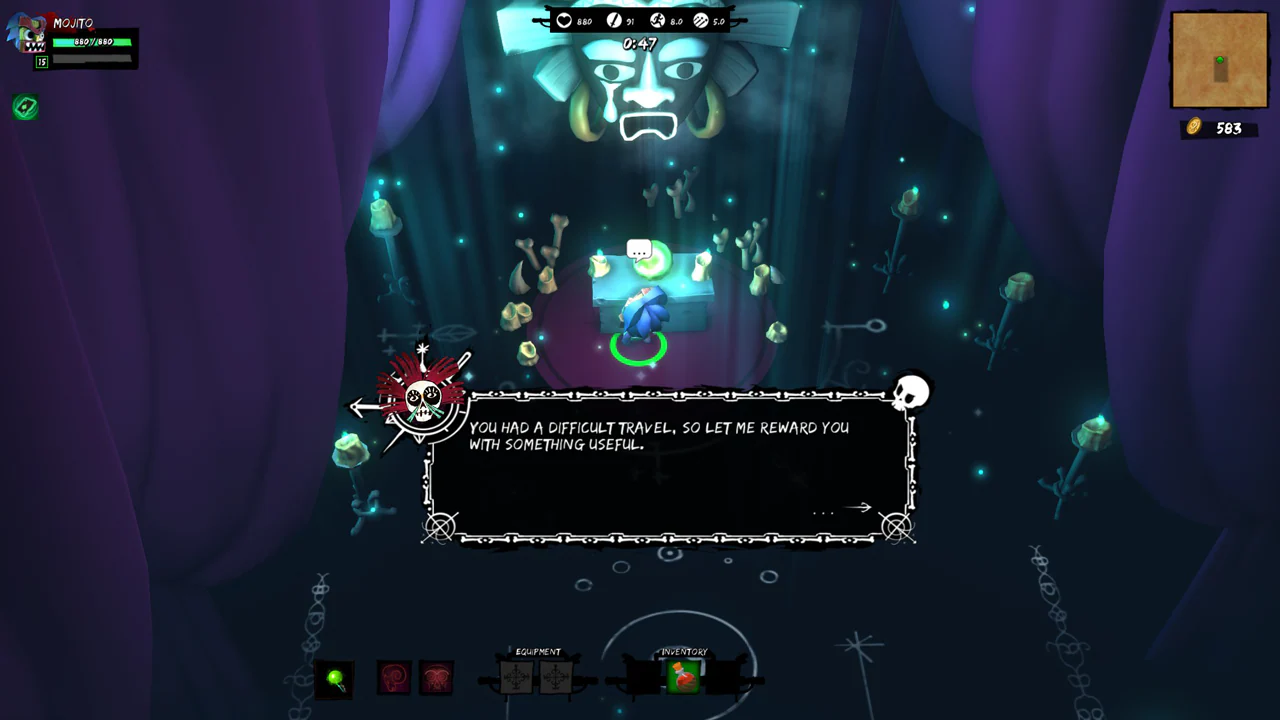
Task: Click the second red owl-like sigil icon
Action: click(x=437, y=678)
